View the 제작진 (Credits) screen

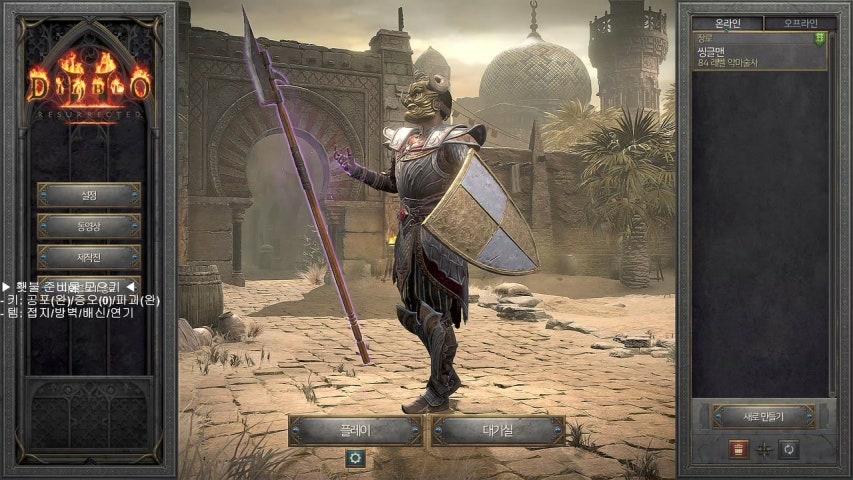88,258
